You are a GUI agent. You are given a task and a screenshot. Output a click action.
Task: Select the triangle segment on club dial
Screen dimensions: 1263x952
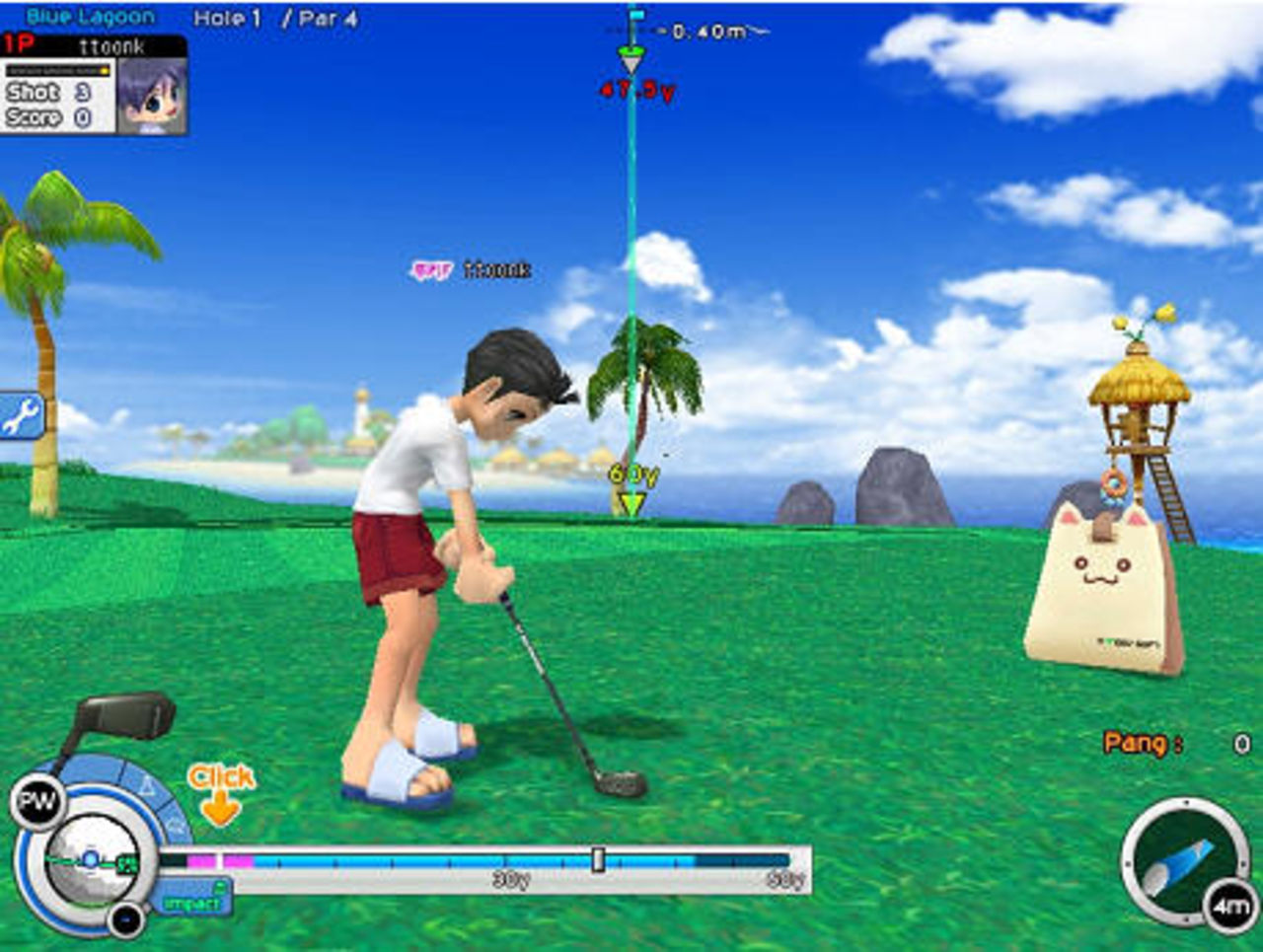(145, 786)
